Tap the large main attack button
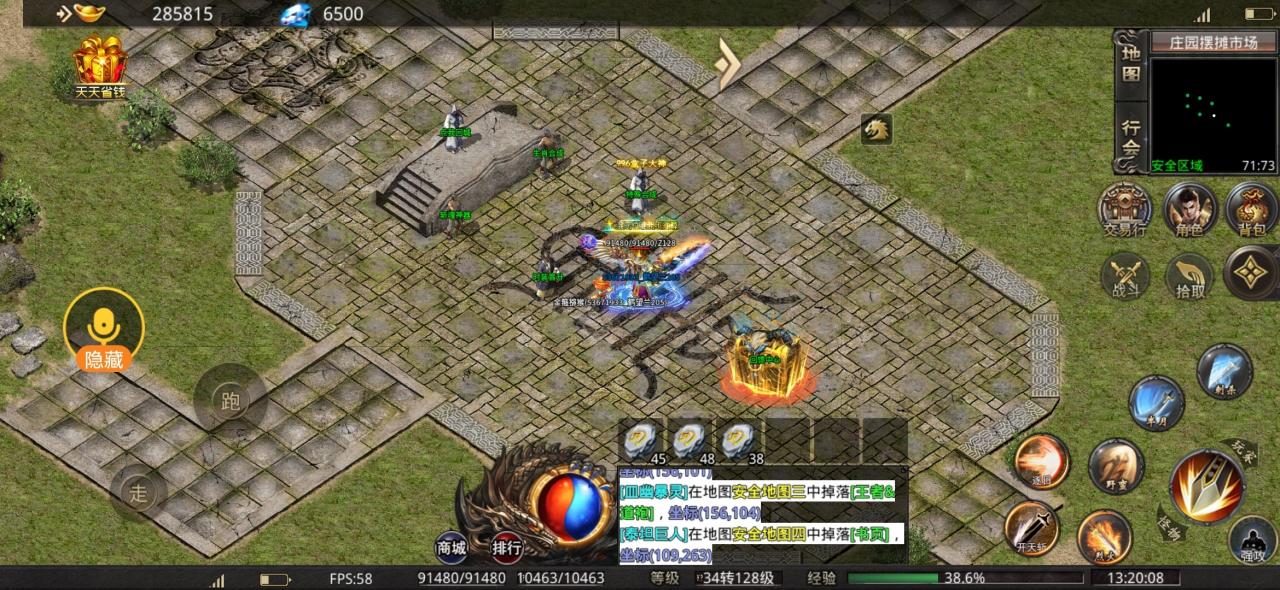This screenshot has height=590, width=1280. (1207, 487)
